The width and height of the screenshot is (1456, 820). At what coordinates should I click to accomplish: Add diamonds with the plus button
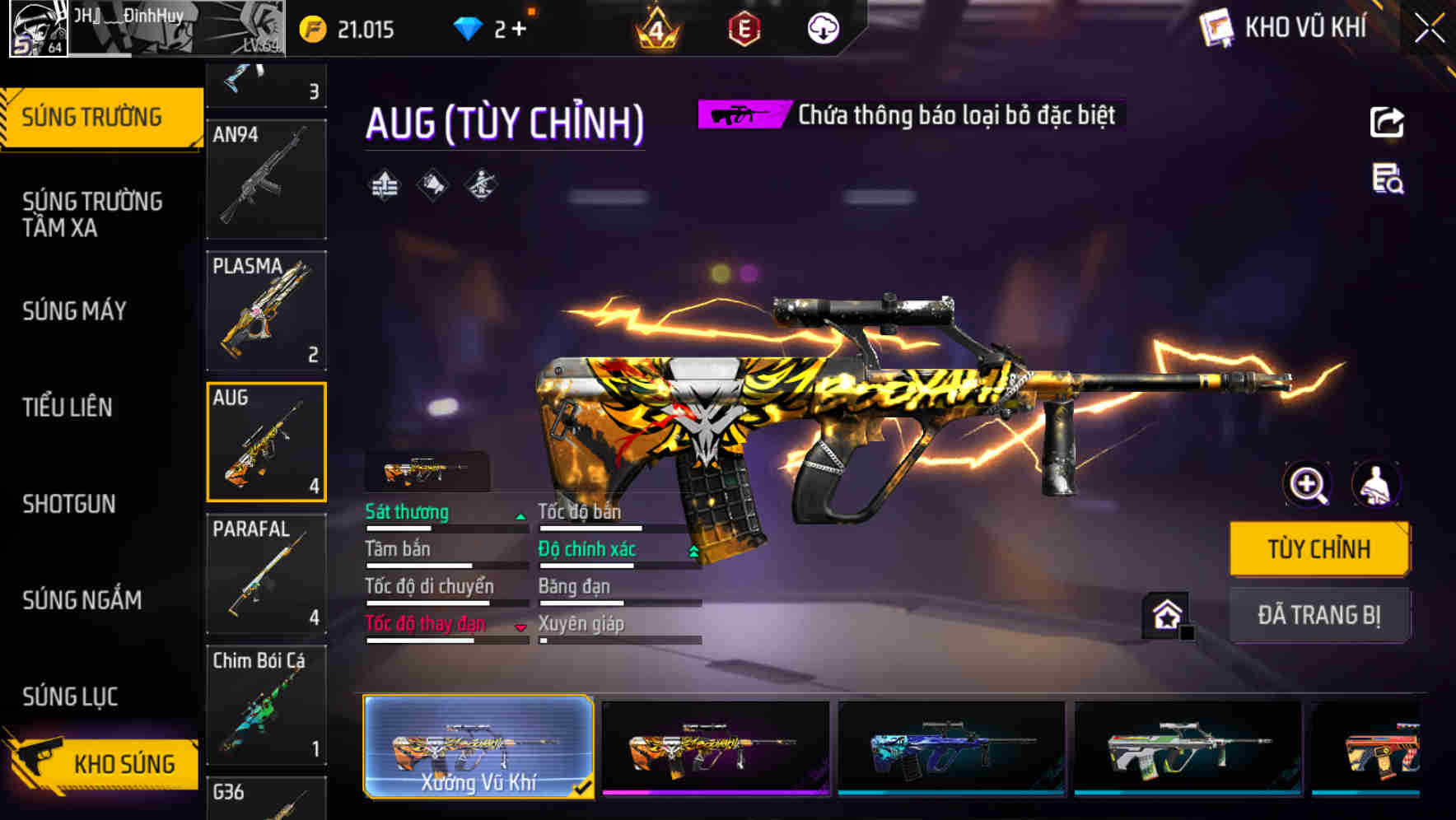pos(519,30)
